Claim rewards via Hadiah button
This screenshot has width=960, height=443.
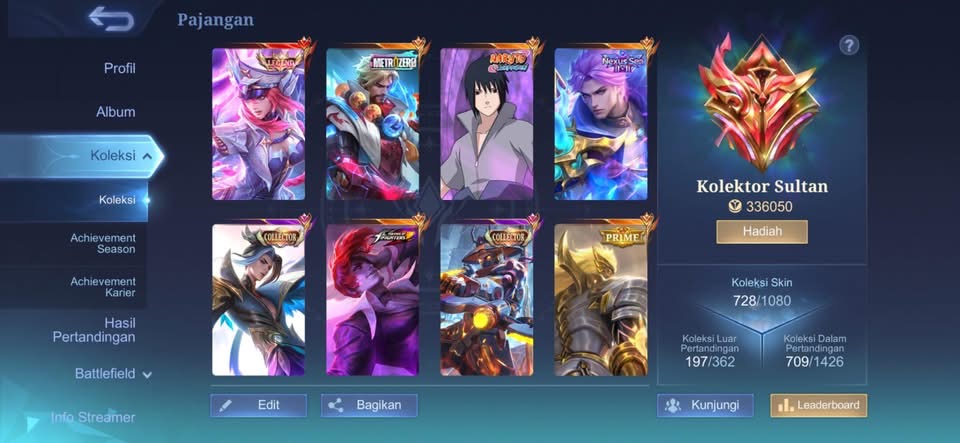point(762,232)
